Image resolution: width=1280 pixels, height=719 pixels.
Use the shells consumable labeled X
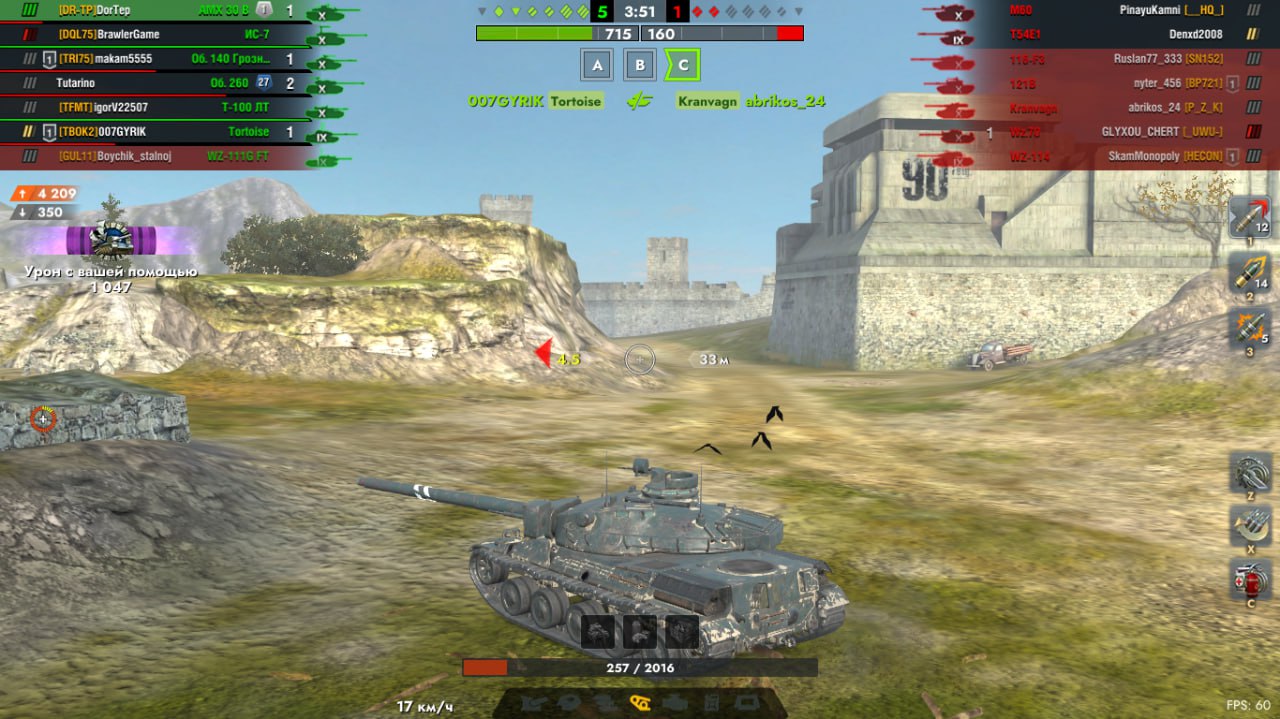pyautogui.click(x=1249, y=526)
